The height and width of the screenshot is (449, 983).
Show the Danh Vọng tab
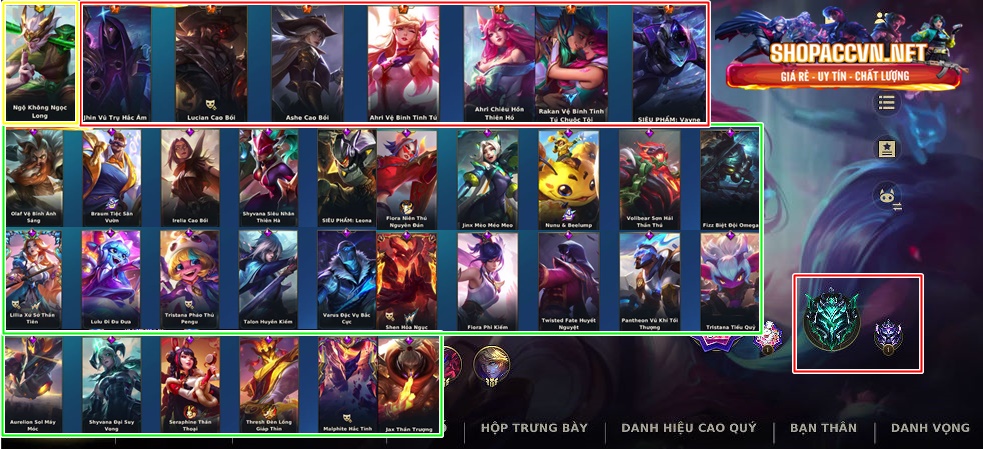point(930,428)
